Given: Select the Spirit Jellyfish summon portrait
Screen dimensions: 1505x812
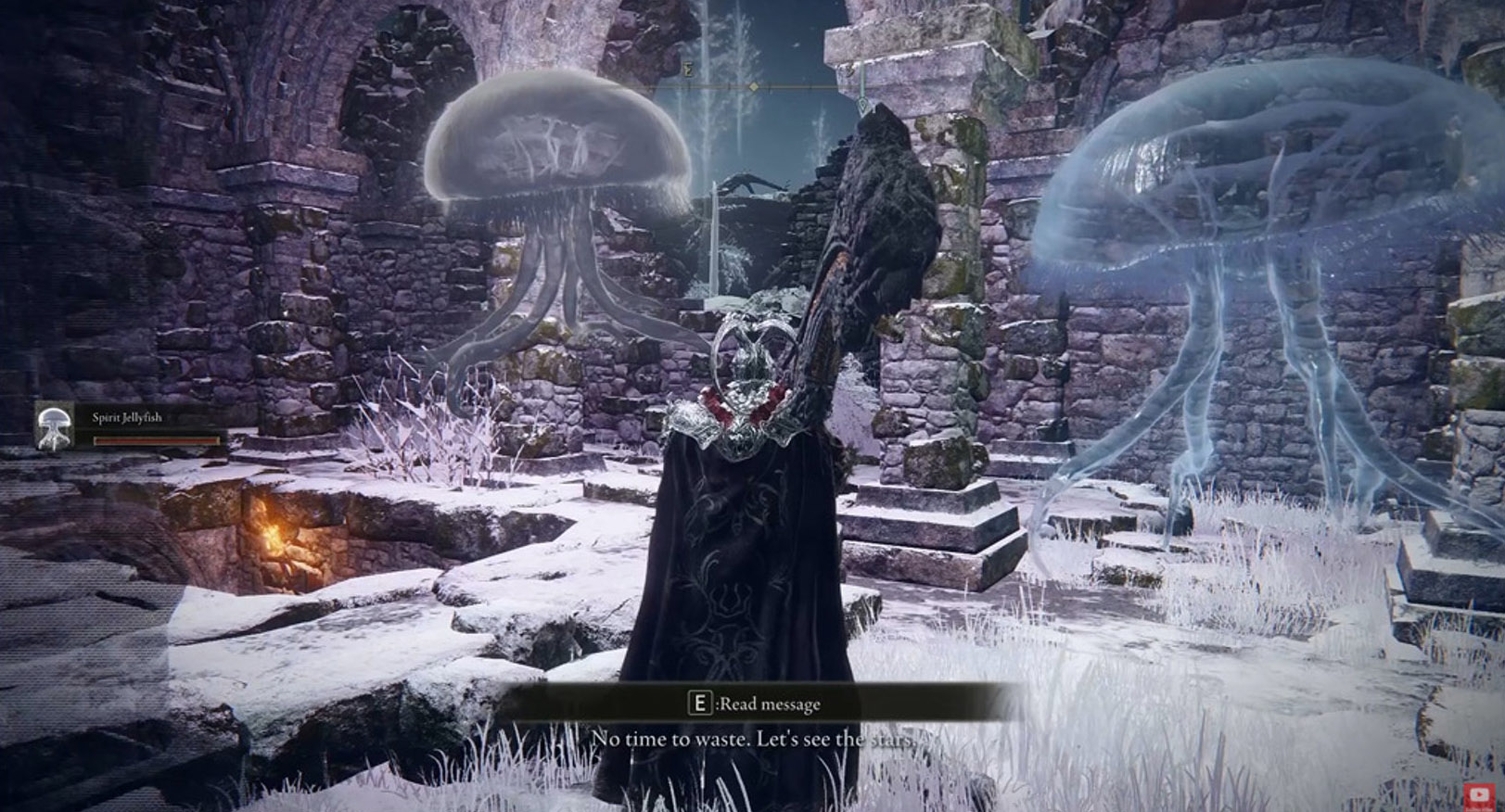Looking at the screenshot, I should coord(54,427).
